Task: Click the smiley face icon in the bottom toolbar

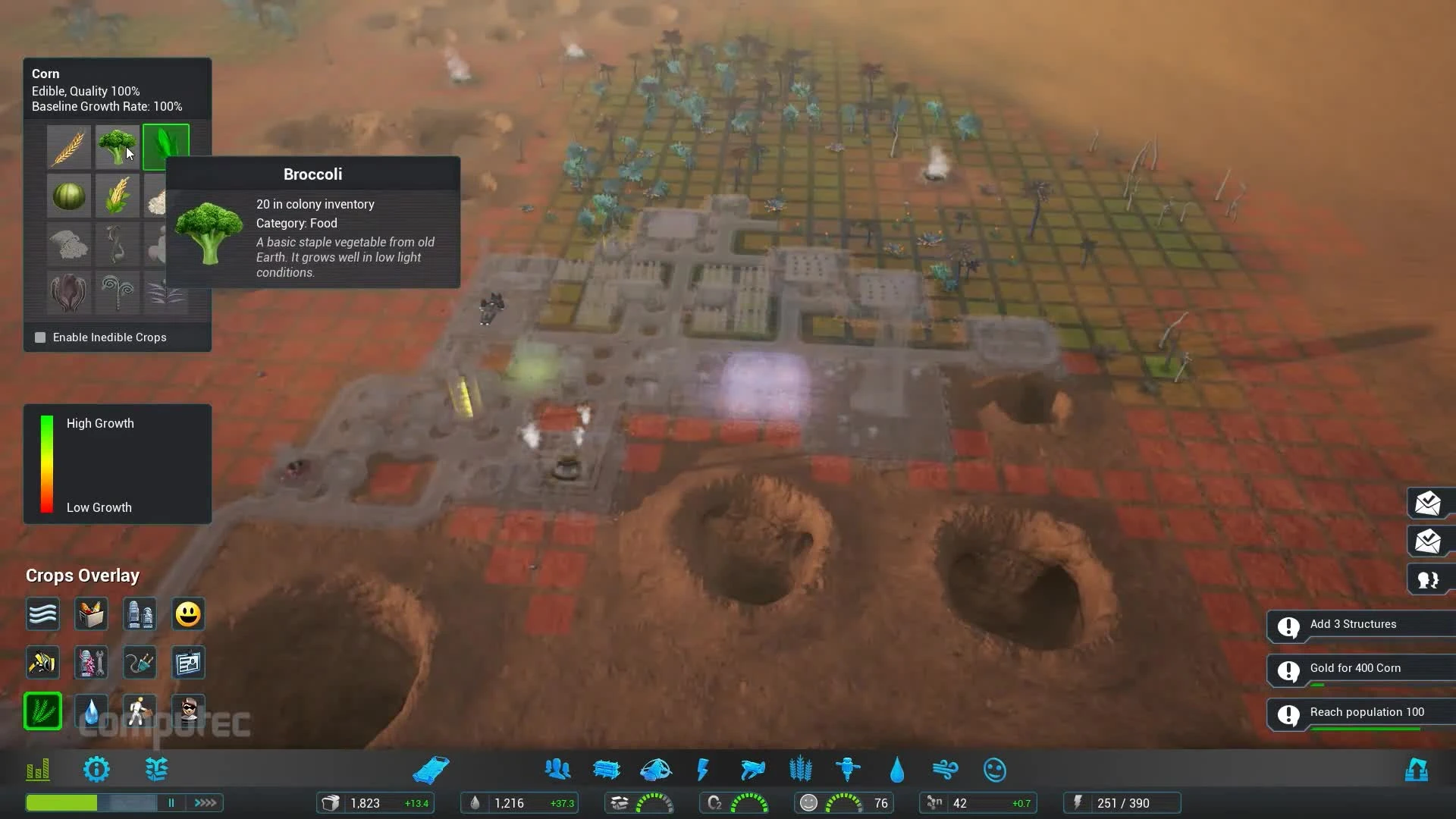Action: [995, 769]
